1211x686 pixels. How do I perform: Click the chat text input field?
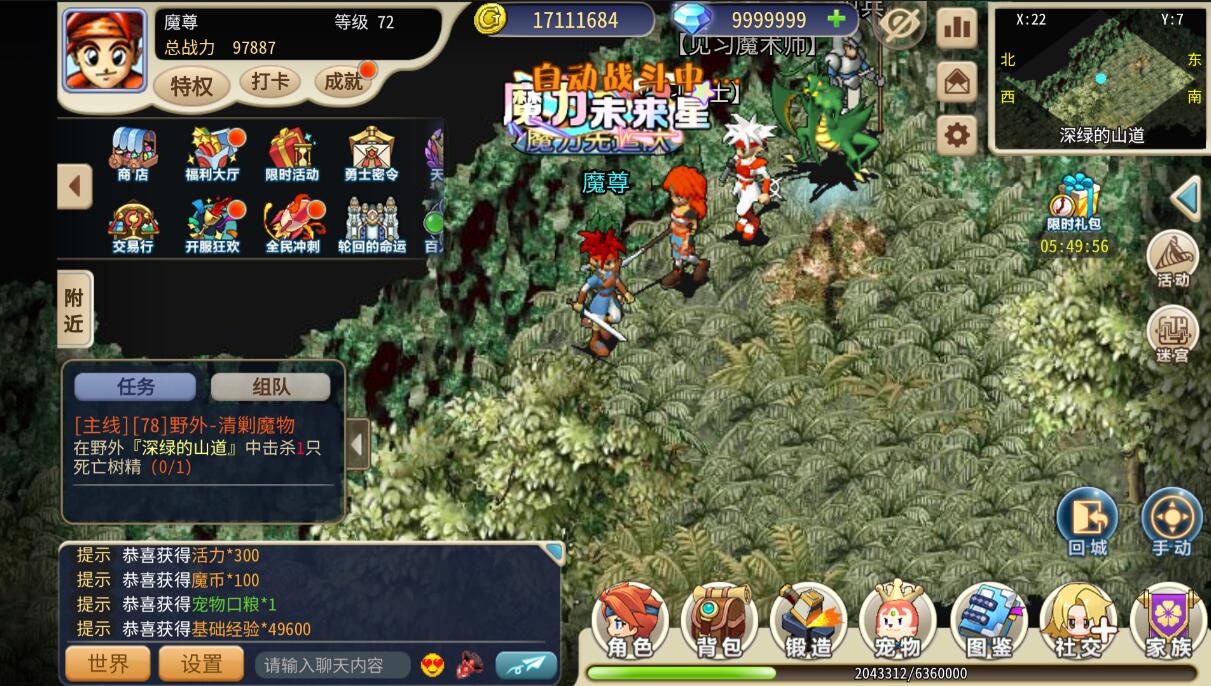(332, 665)
